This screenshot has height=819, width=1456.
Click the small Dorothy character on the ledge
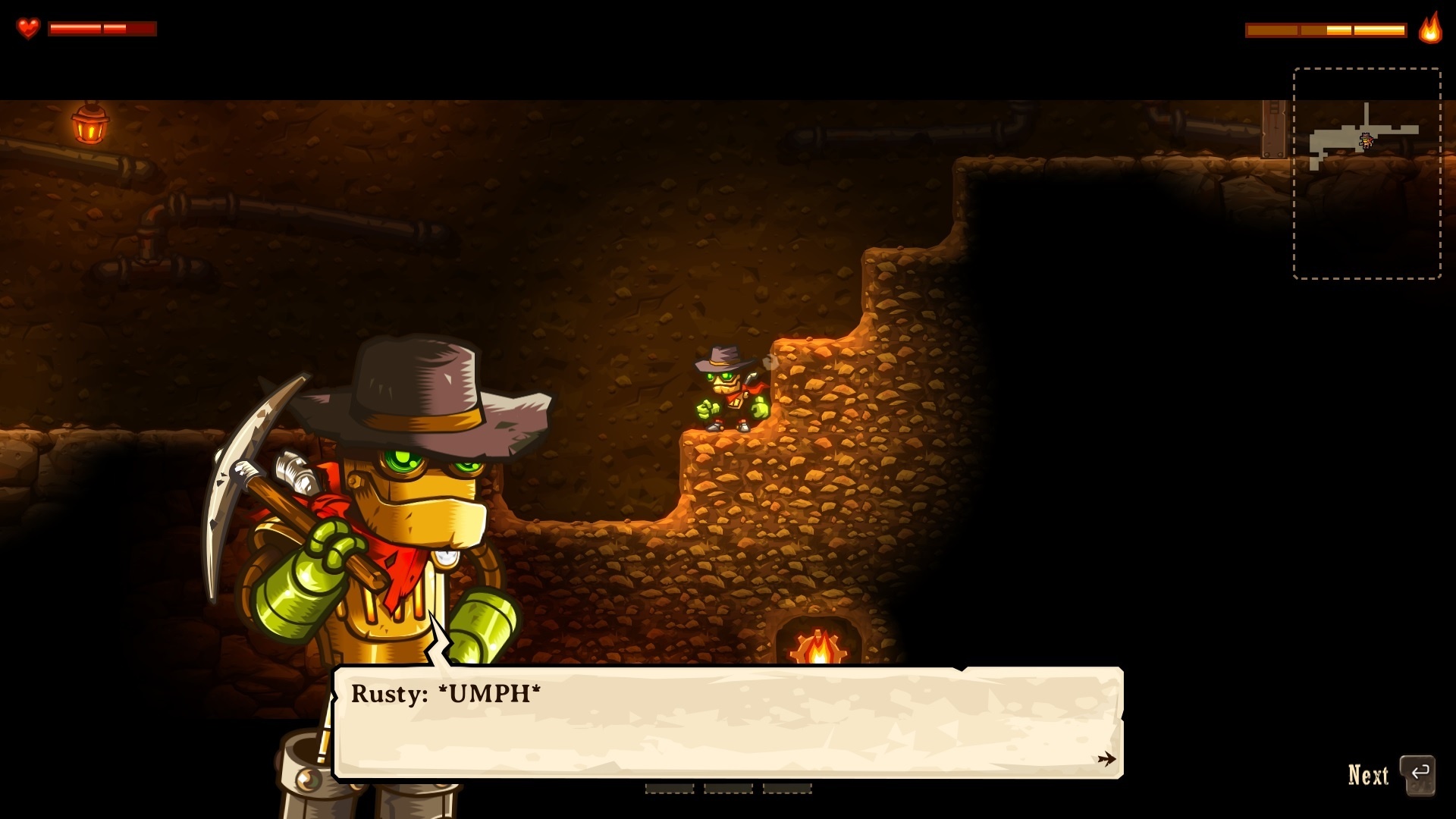730,391
